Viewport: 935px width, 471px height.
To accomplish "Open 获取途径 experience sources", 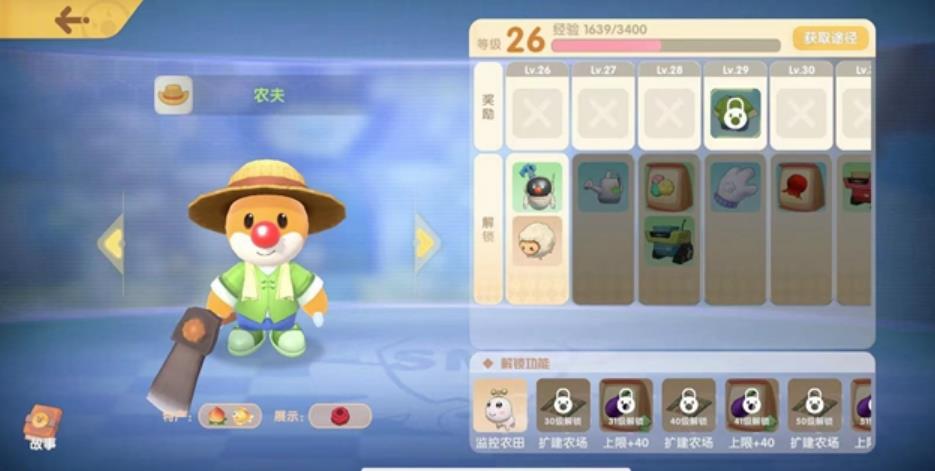I will coord(830,38).
